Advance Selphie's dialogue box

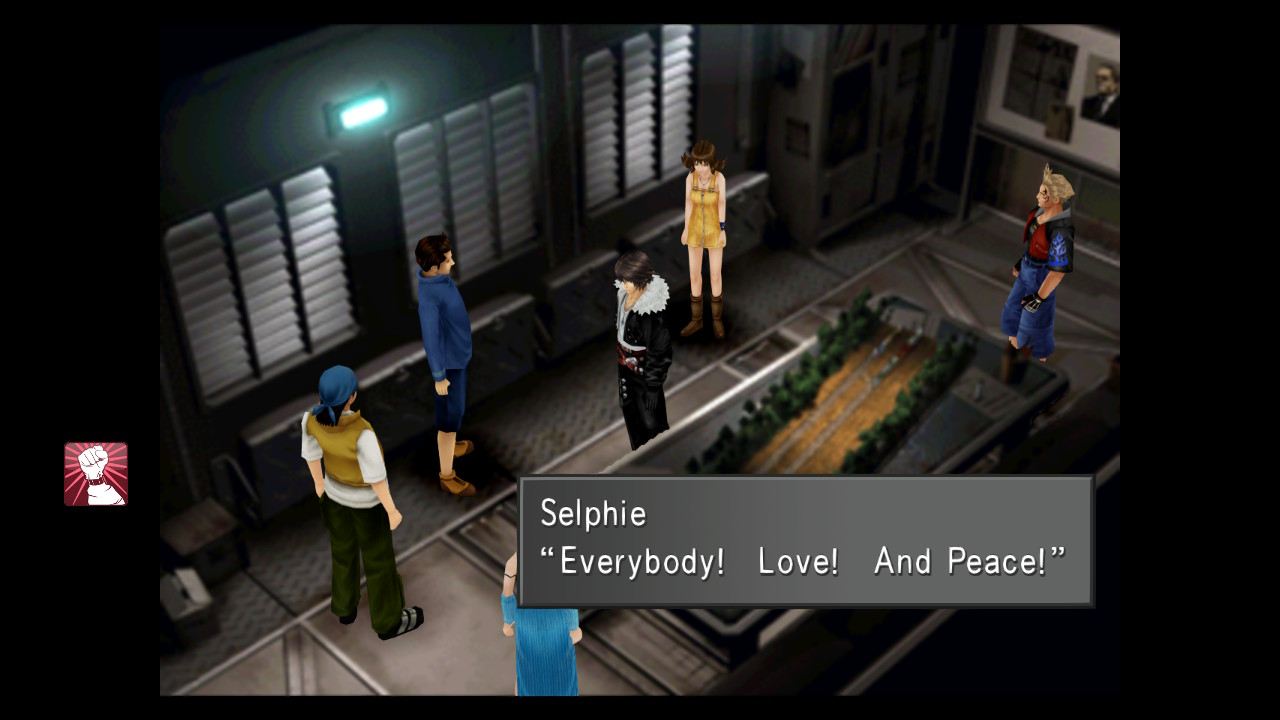[x=805, y=541]
